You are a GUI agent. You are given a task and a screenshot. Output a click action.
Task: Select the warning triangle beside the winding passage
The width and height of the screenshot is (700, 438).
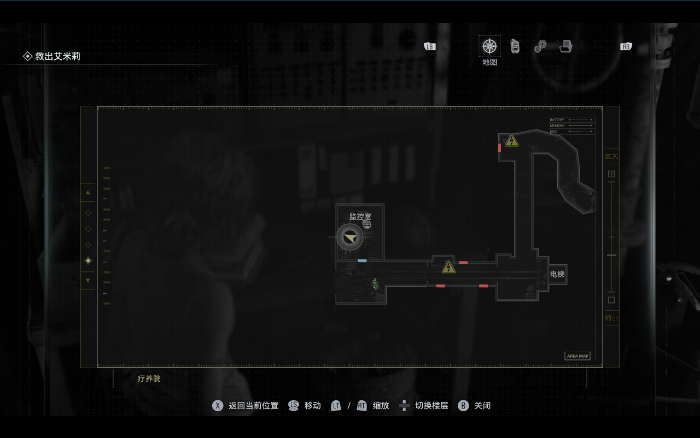click(x=511, y=141)
